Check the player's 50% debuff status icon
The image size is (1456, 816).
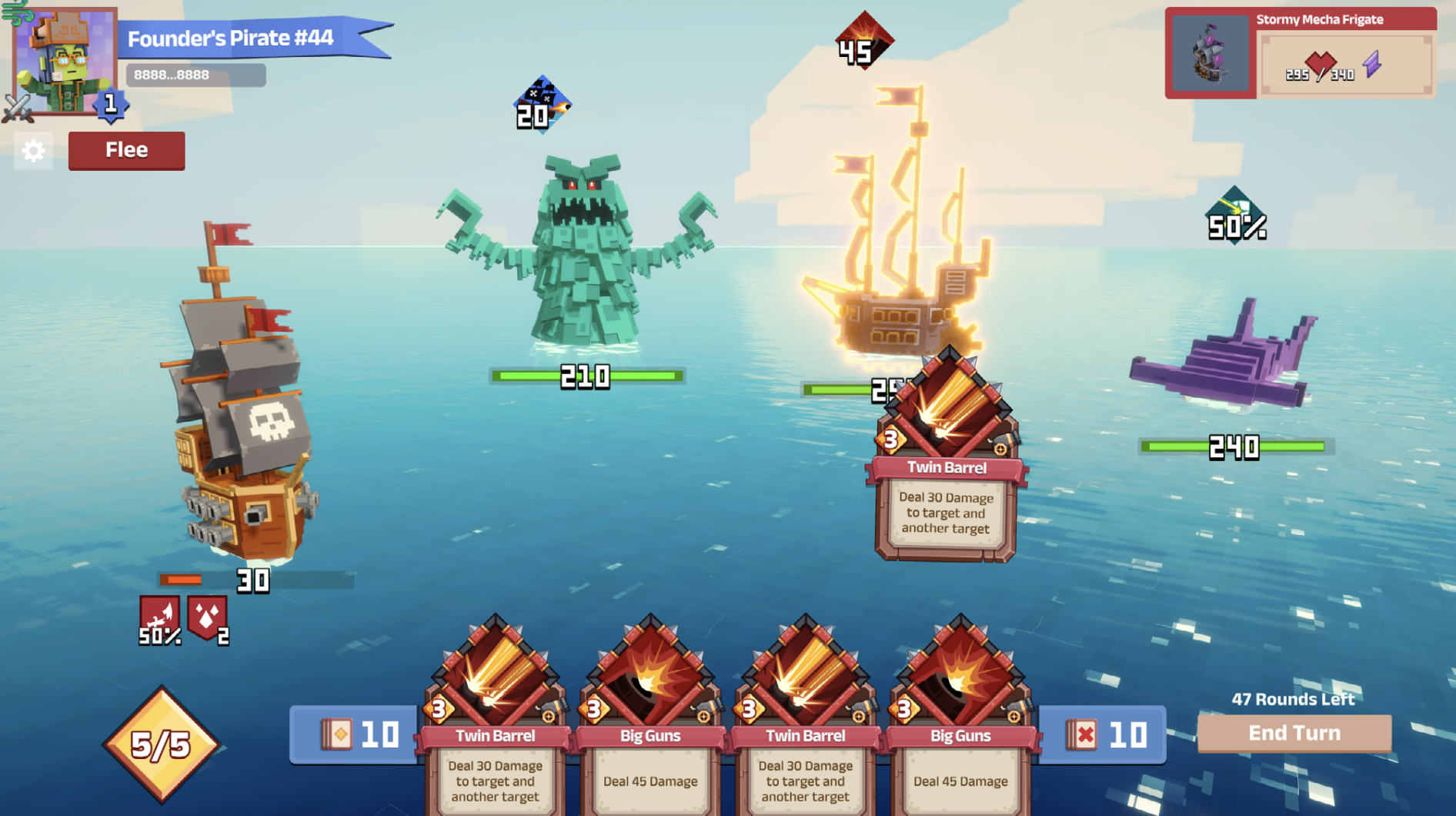[x=160, y=620]
